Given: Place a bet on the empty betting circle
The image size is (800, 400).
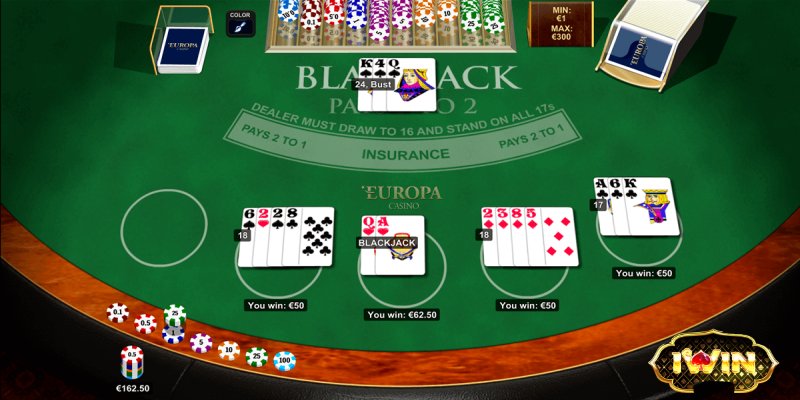Looking at the screenshot, I should tap(164, 228).
